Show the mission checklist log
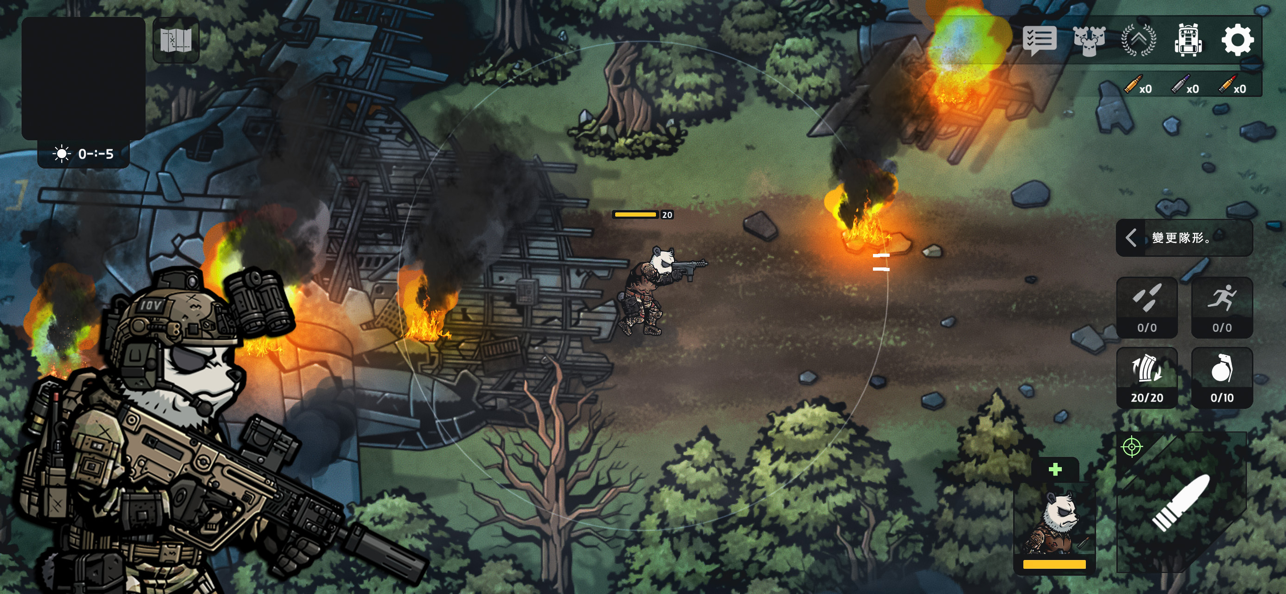Image resolution: width=1286 pixels, height=594 pixels. coord(1040,40)
